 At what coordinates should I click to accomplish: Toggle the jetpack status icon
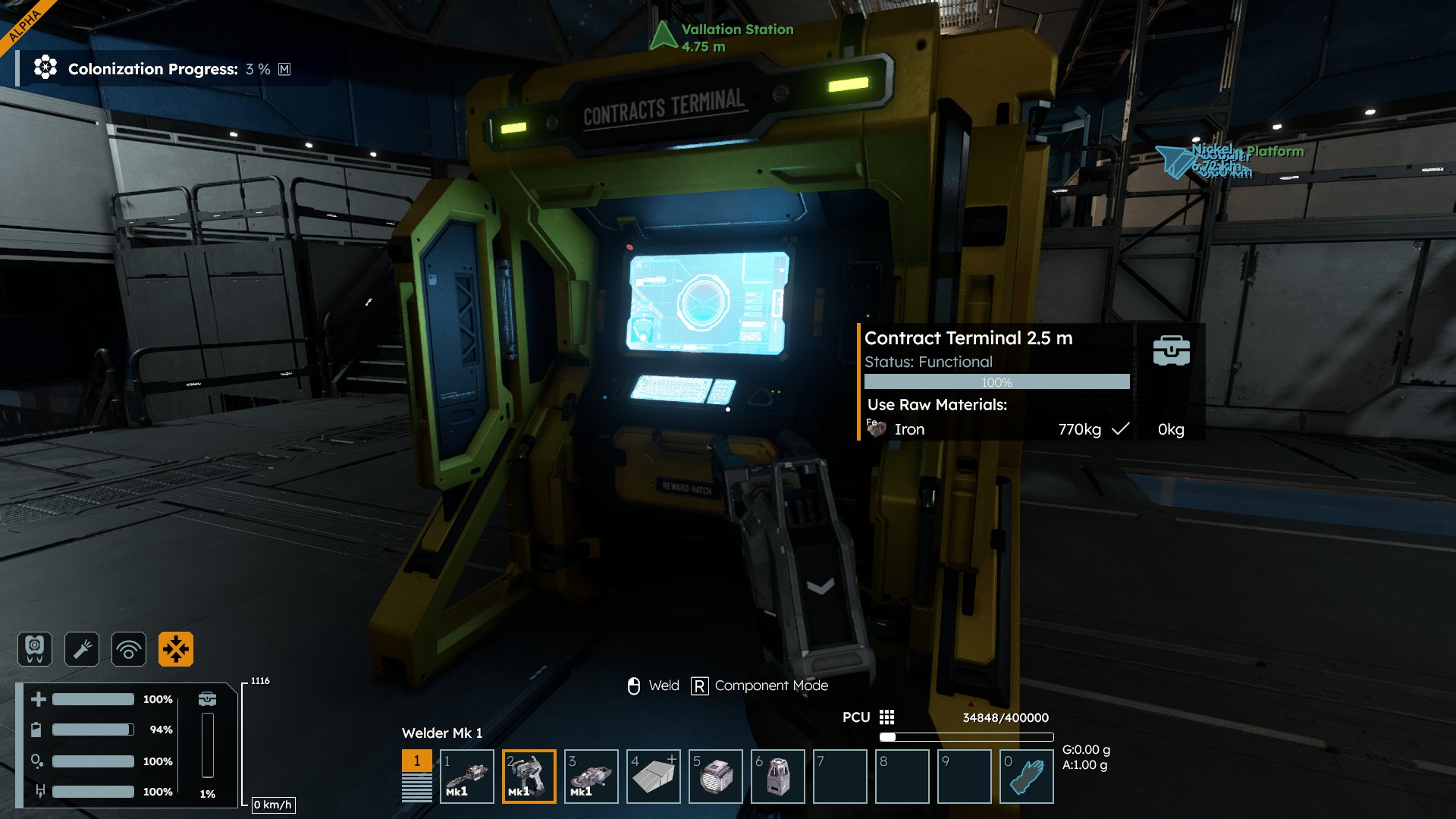click(35, 649)
